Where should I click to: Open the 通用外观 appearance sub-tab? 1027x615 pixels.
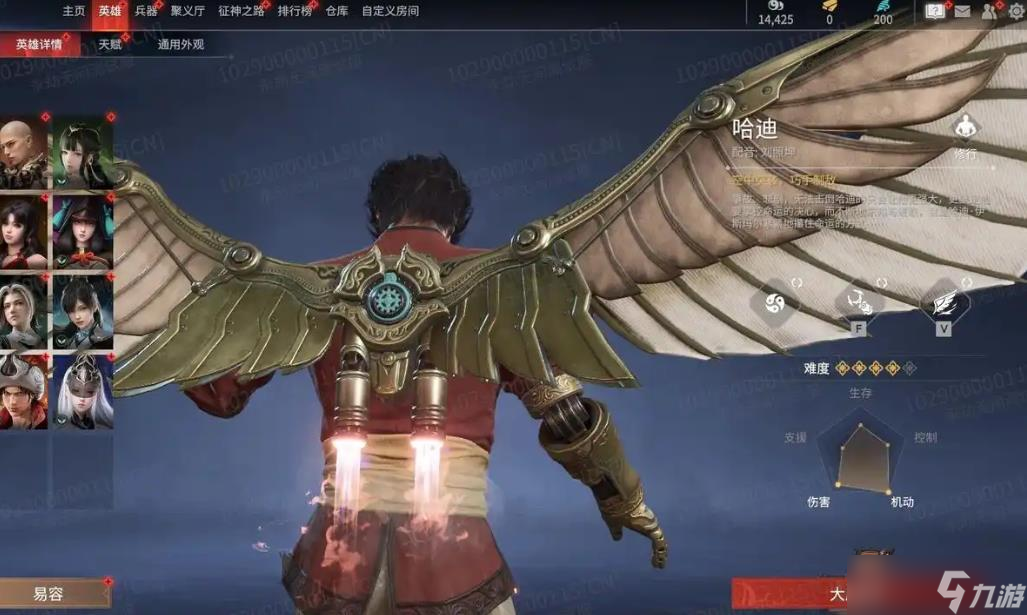180,45
